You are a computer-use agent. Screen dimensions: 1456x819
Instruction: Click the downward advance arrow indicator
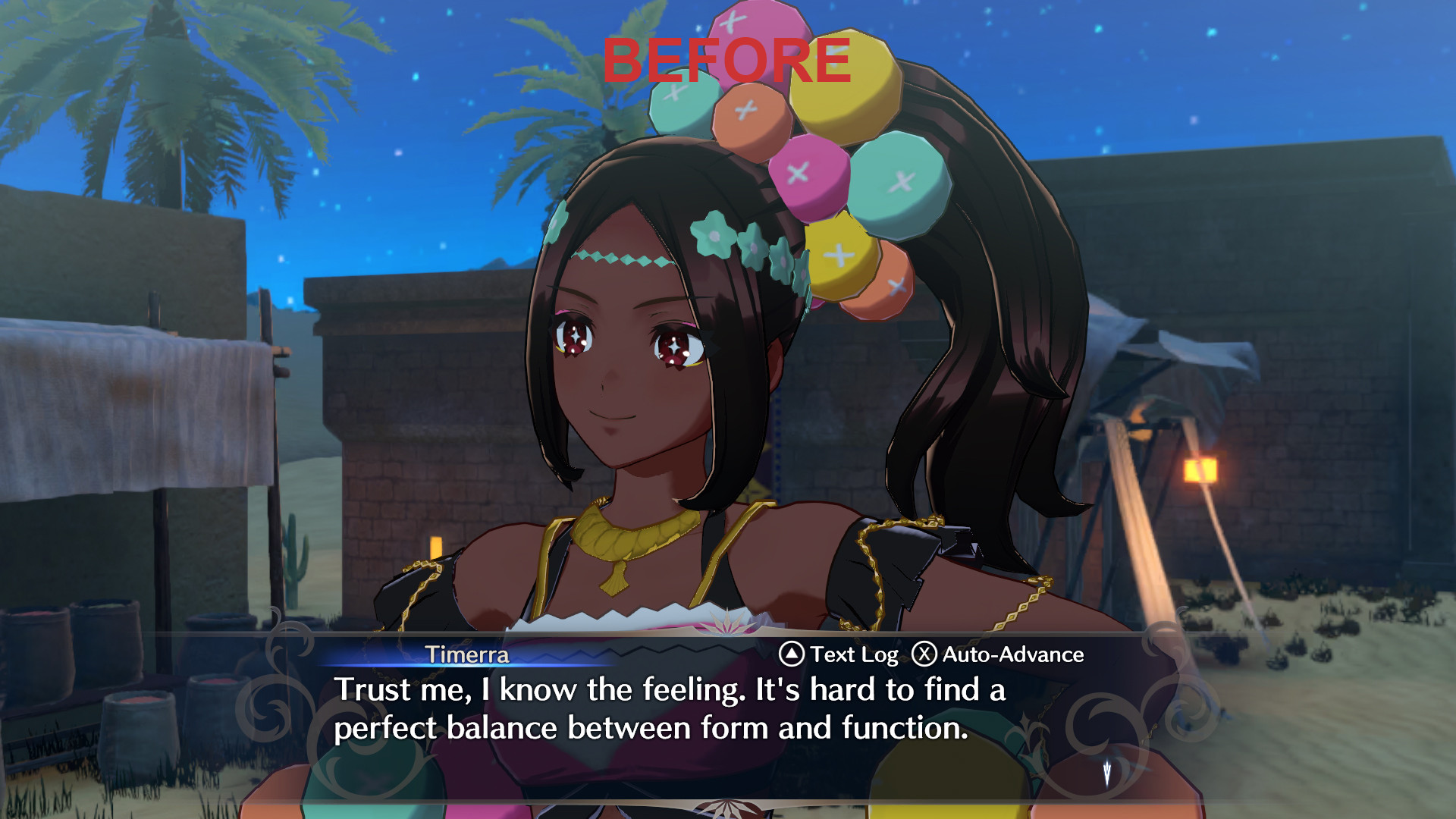click(x=1106, y=773)
